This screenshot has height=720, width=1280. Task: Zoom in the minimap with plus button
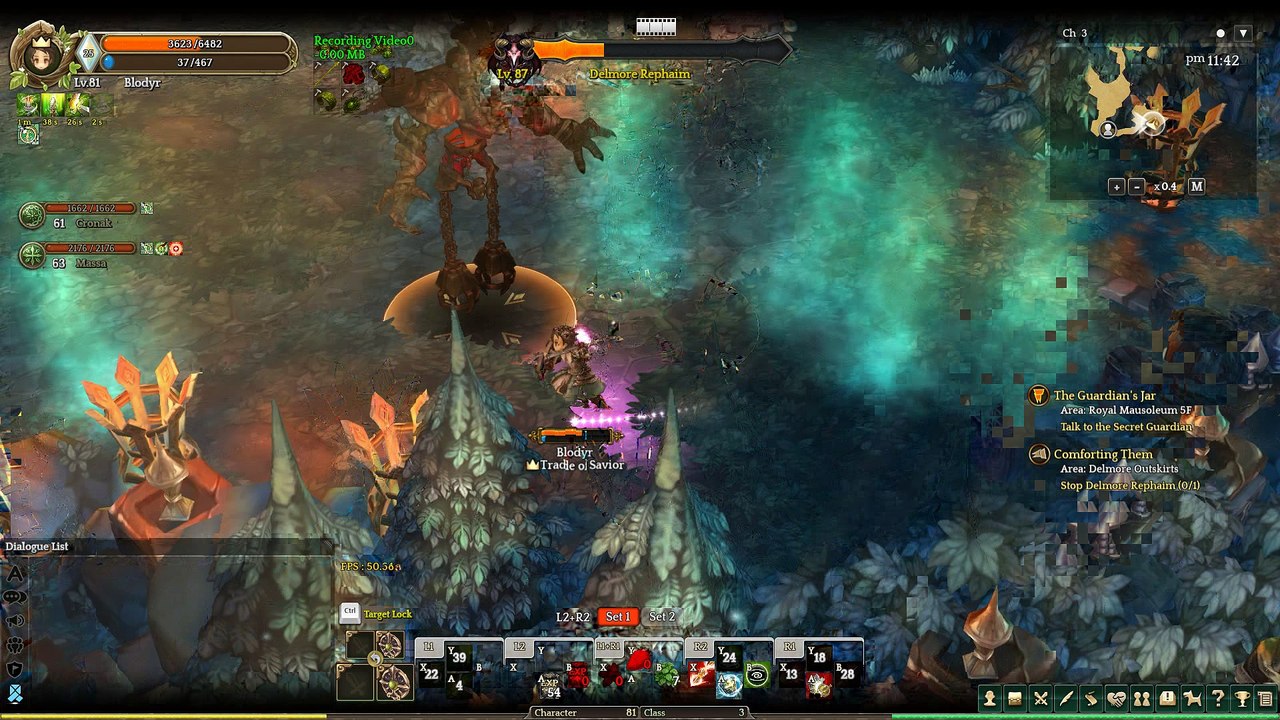[x=1117, y=186]
